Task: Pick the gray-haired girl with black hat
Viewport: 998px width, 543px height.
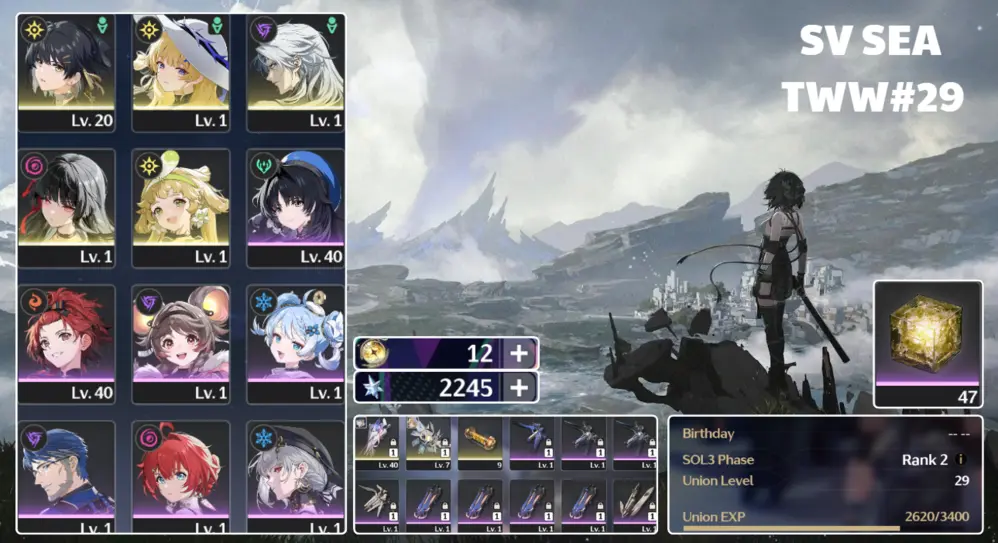Action: (295, 474)
